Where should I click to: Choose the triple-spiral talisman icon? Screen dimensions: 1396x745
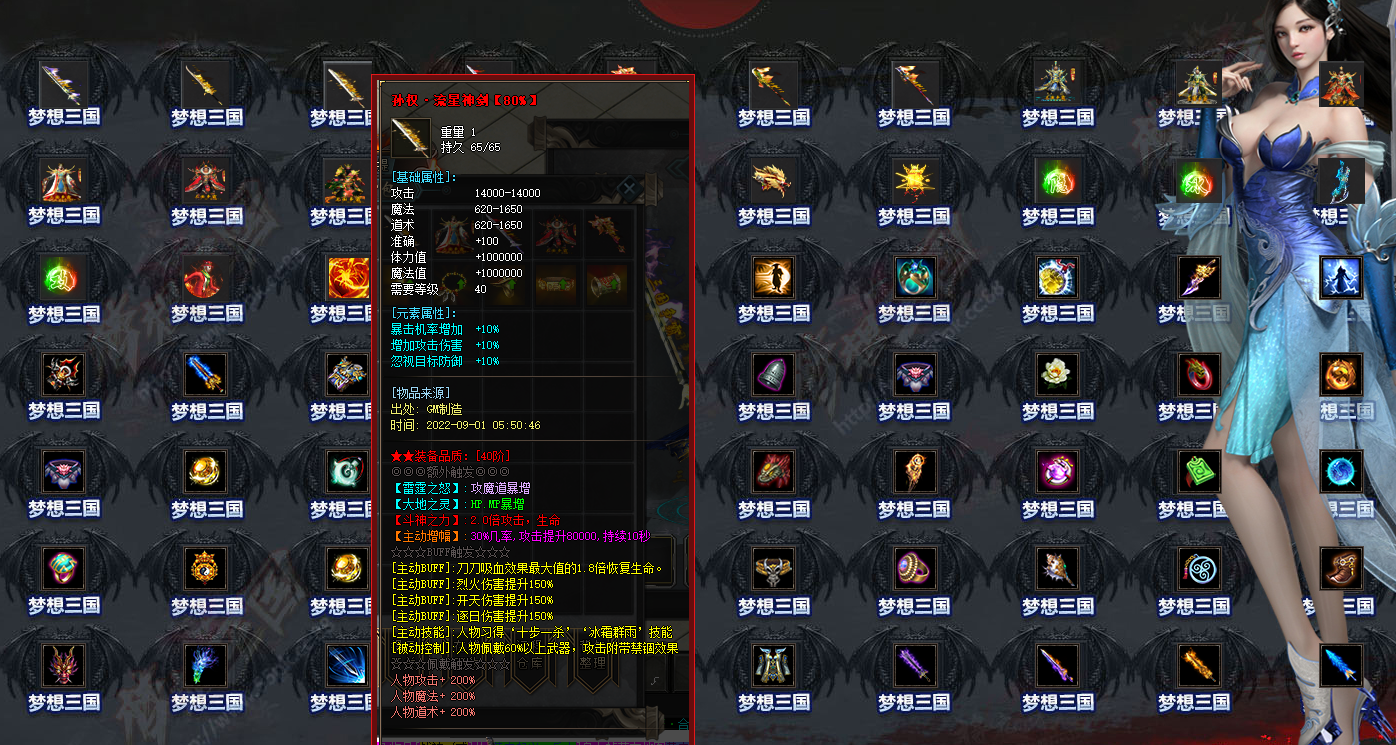tap(1199, 568)
